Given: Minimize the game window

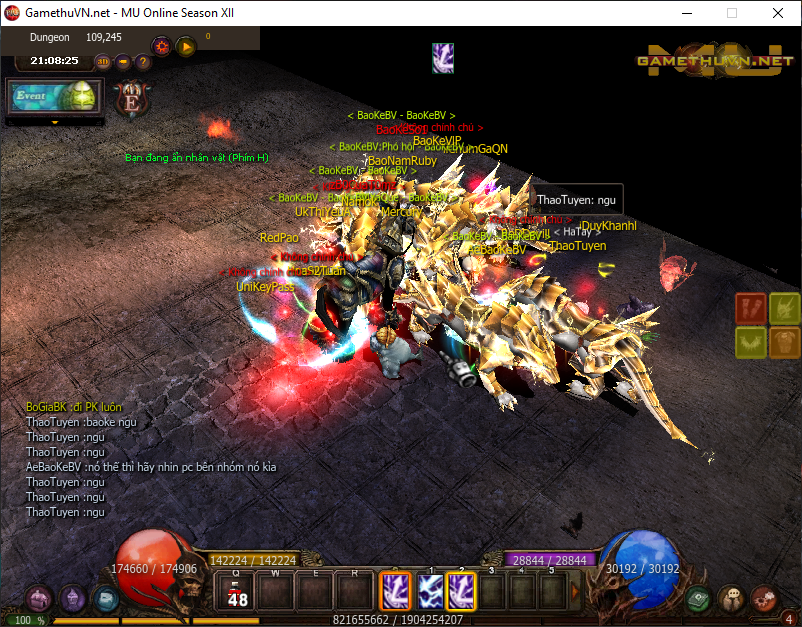Looking at the screenshot, I should [687, 14].
